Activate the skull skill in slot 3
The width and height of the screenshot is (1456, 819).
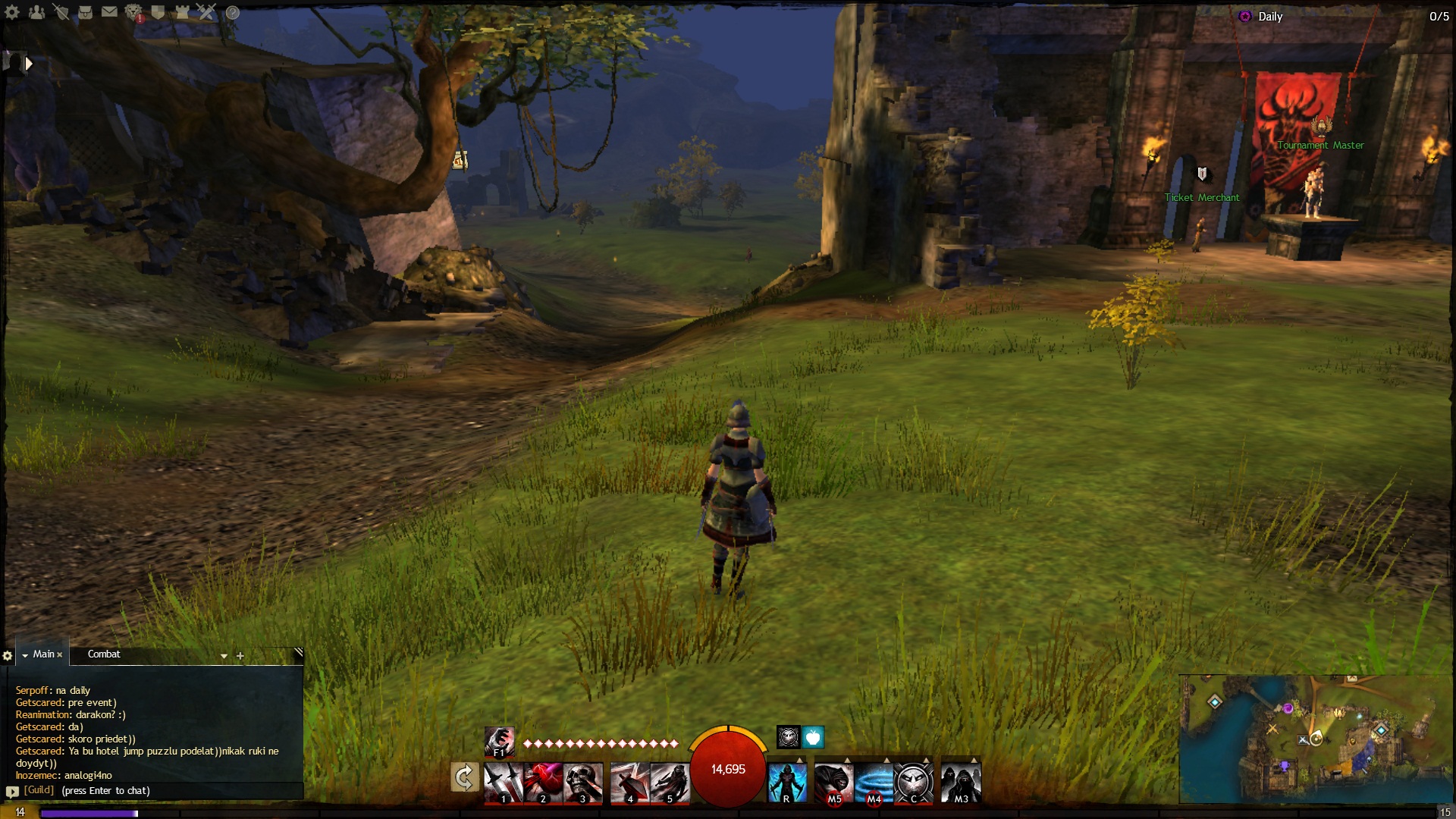(582, 781)
